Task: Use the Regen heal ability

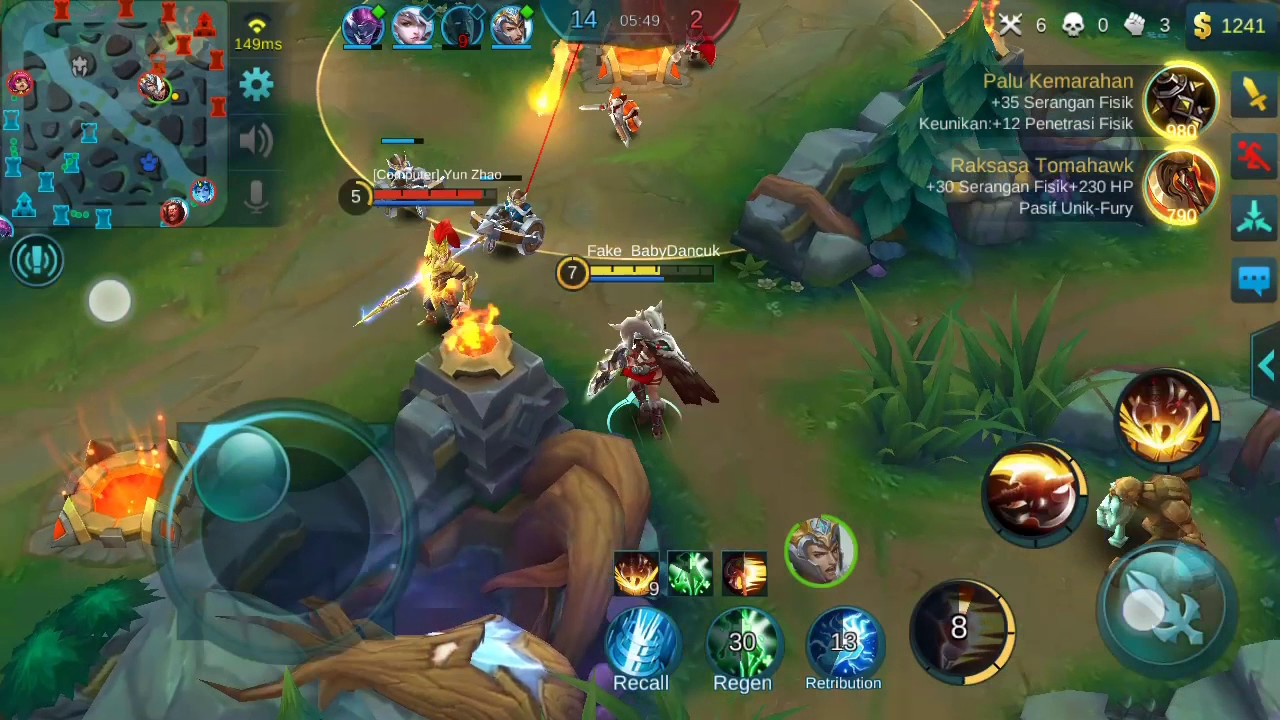Action: click(x=742, y=644)
